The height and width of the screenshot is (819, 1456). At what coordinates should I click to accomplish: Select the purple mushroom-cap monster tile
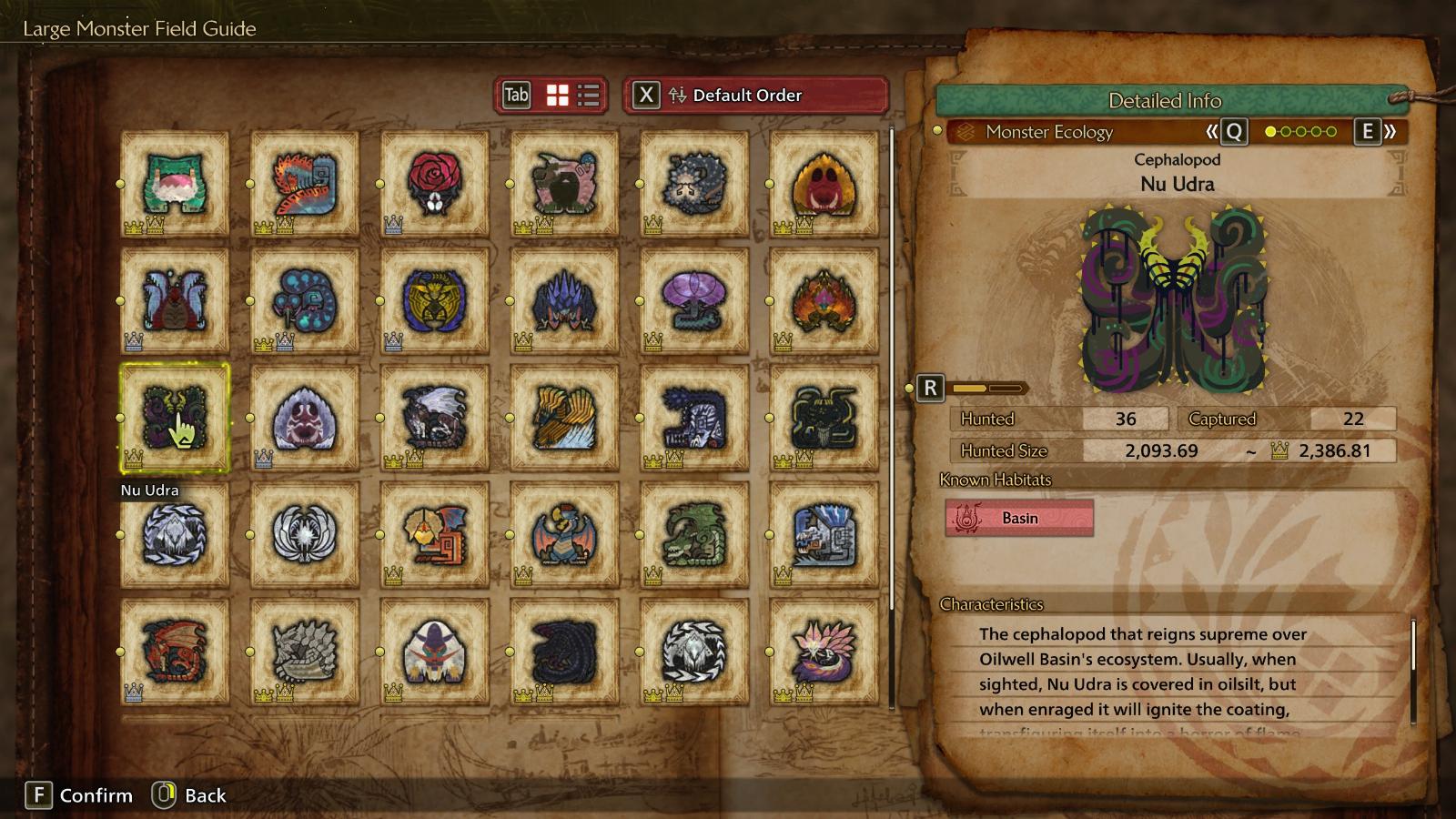pos(694,301)
